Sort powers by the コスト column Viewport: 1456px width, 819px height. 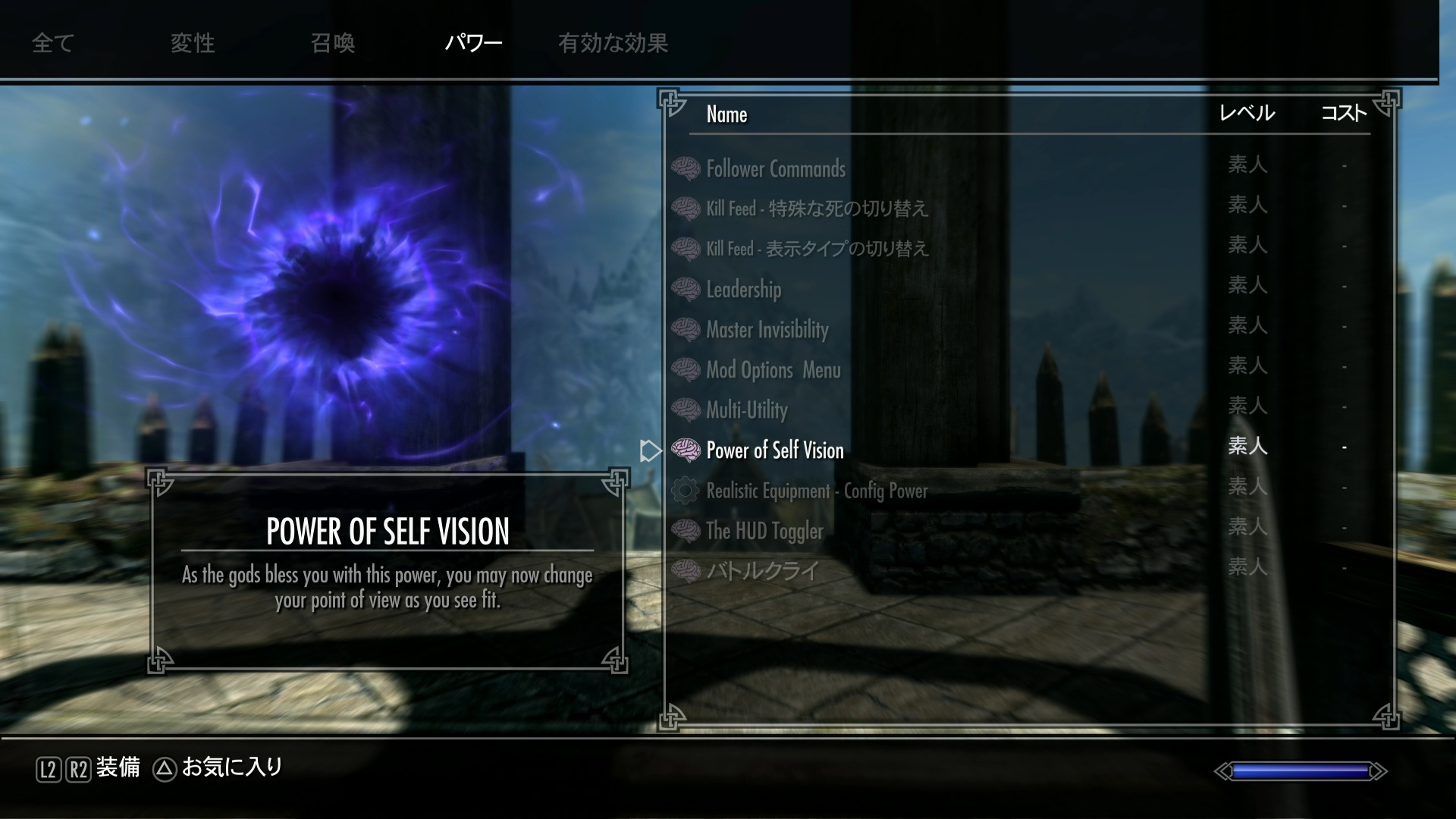(x=1343, y=114)
